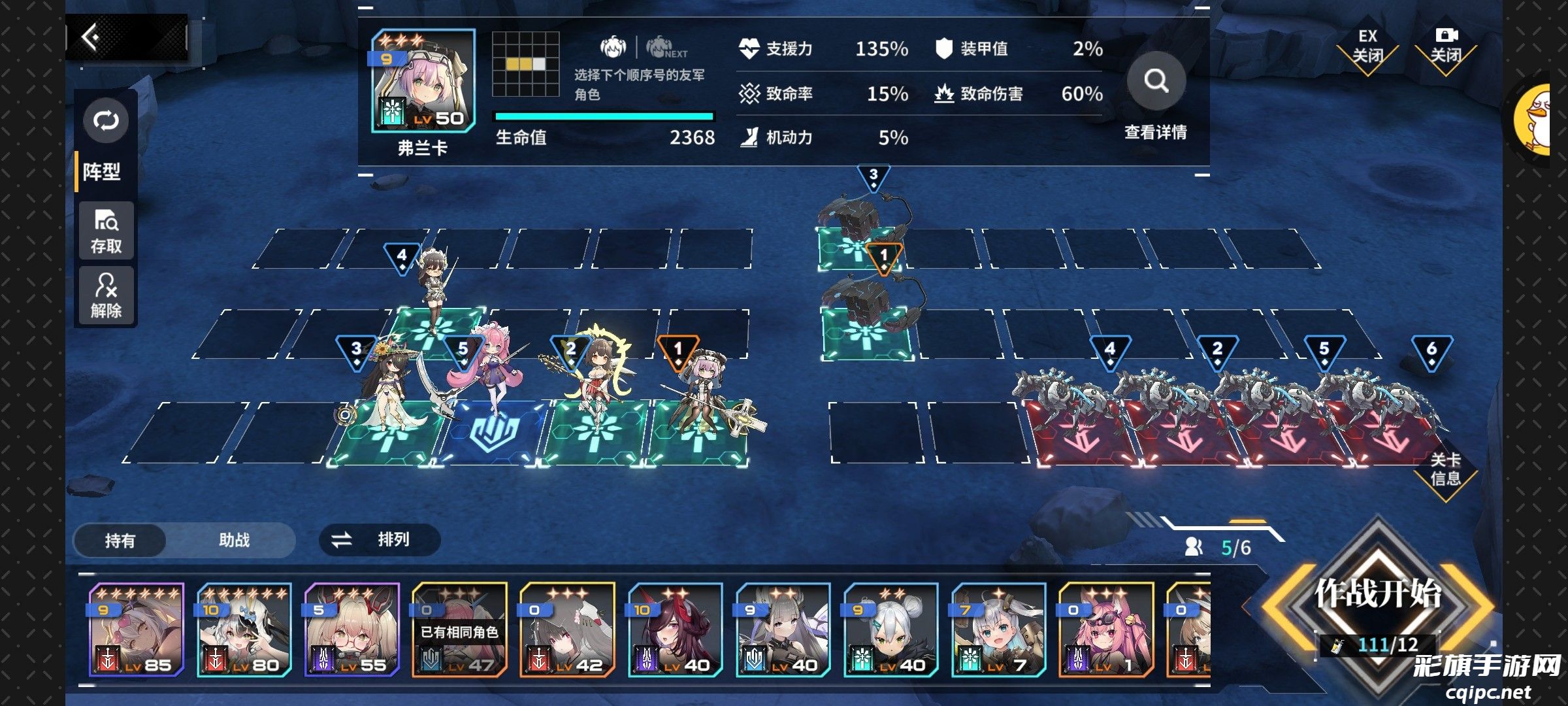Viewport: 1568px width, 706px height.
Task: Click the 弗兰卡 LV 50 portrait
Action: [x=423, y=82]
